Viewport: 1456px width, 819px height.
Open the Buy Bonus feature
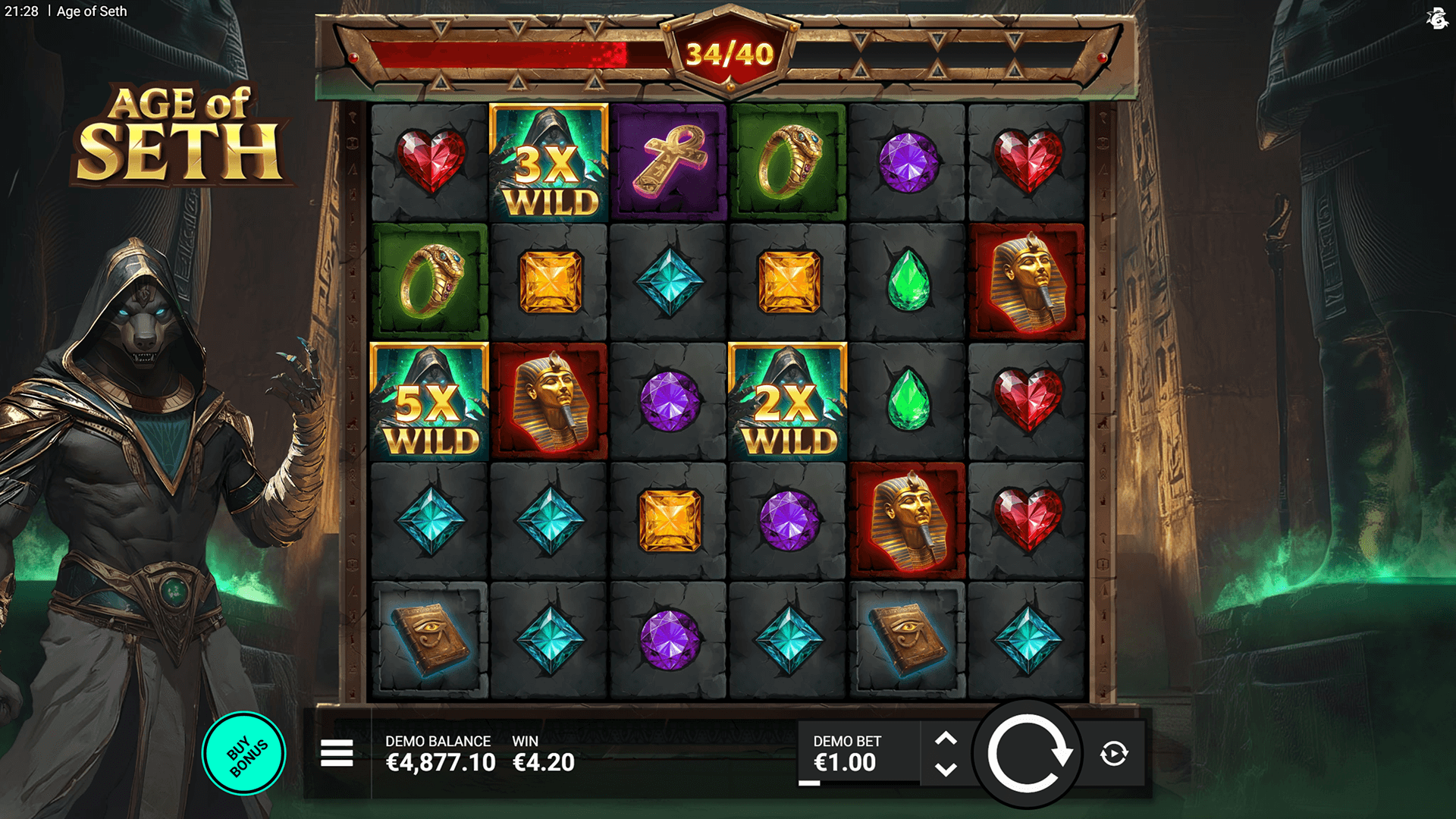point(244,754)
